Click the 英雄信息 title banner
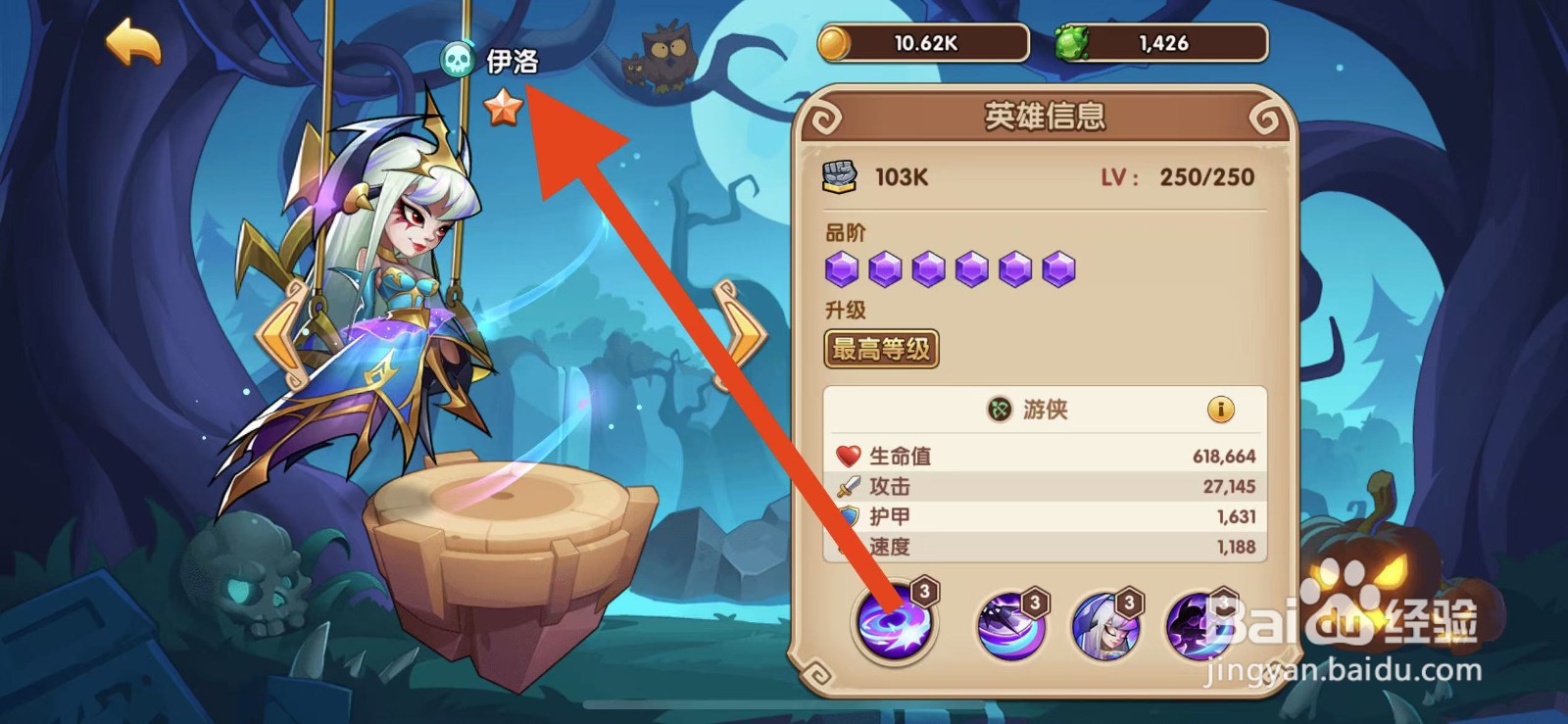Image resolution: width=1568 pixels, height=724 pixels. pyautogui.click(x=1048, y=116)
